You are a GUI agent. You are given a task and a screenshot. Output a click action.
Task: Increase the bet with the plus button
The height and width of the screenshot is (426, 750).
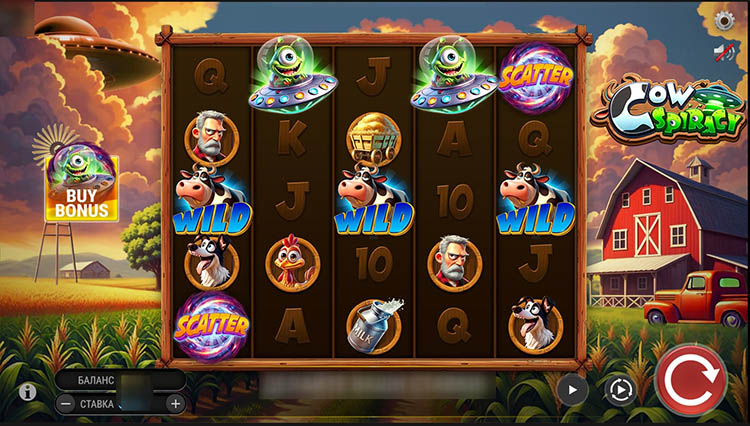pos(175,404)
